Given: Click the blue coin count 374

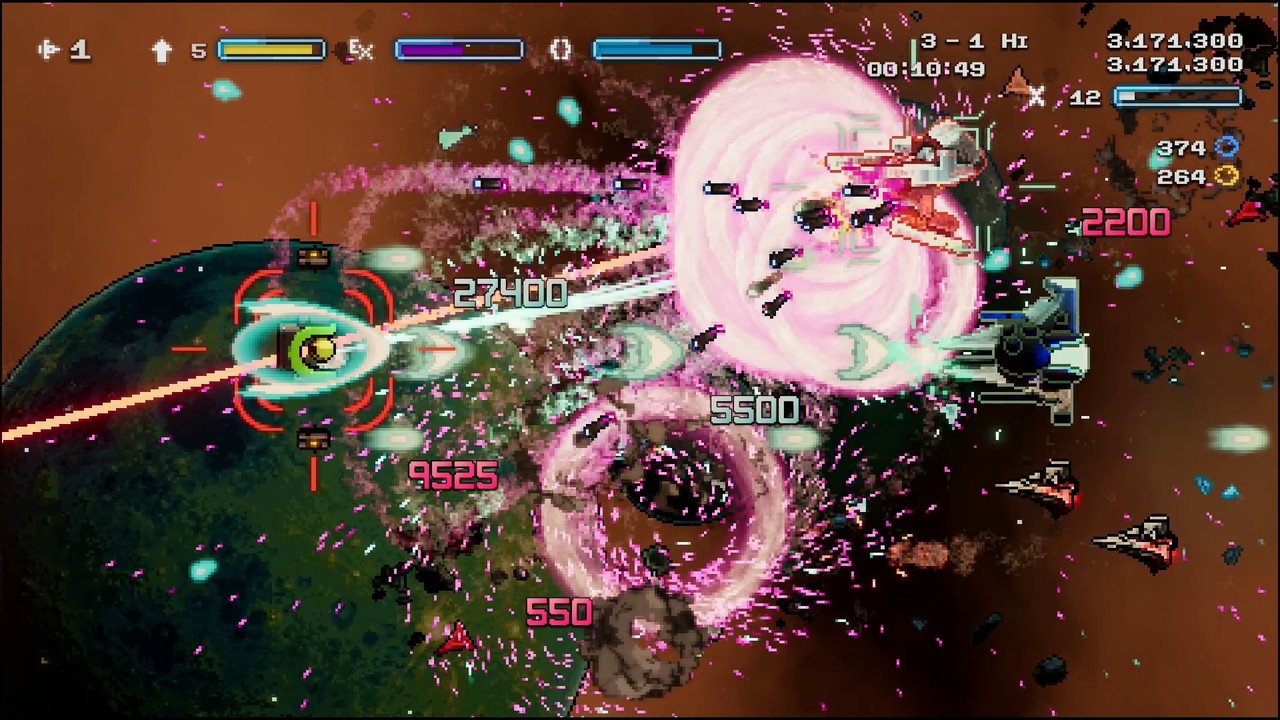Looking at the screenshot, I should tap(1184, 148).
